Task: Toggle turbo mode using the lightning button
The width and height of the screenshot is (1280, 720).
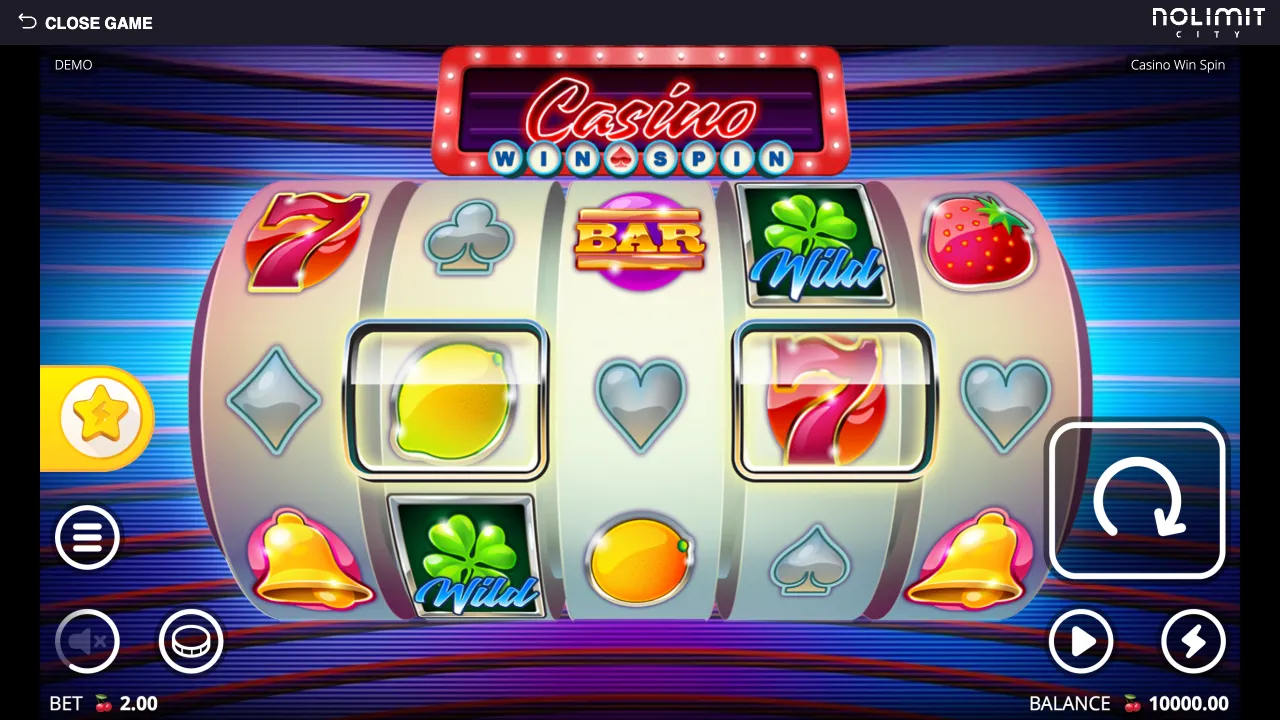Action: tap(1193, 642)
